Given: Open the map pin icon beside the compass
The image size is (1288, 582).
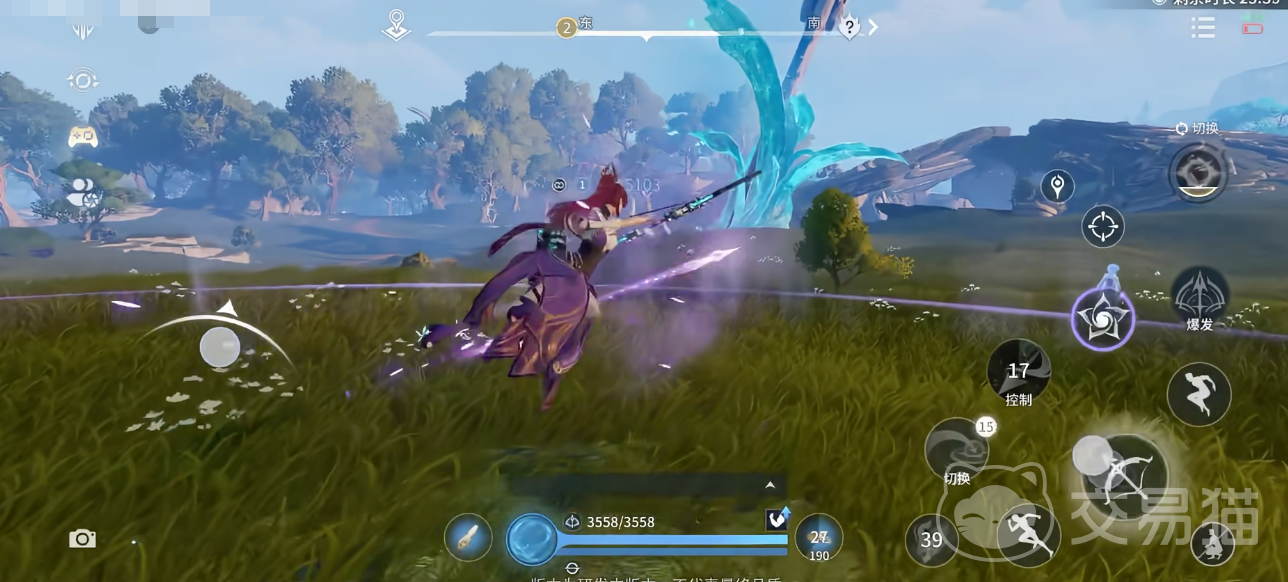Looking at the screenshot, I should 397,25.
